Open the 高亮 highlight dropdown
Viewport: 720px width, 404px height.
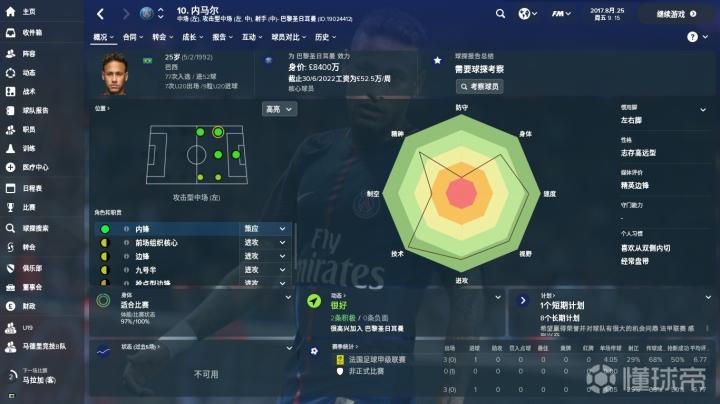pyautogui.click(x=277, y=108)
